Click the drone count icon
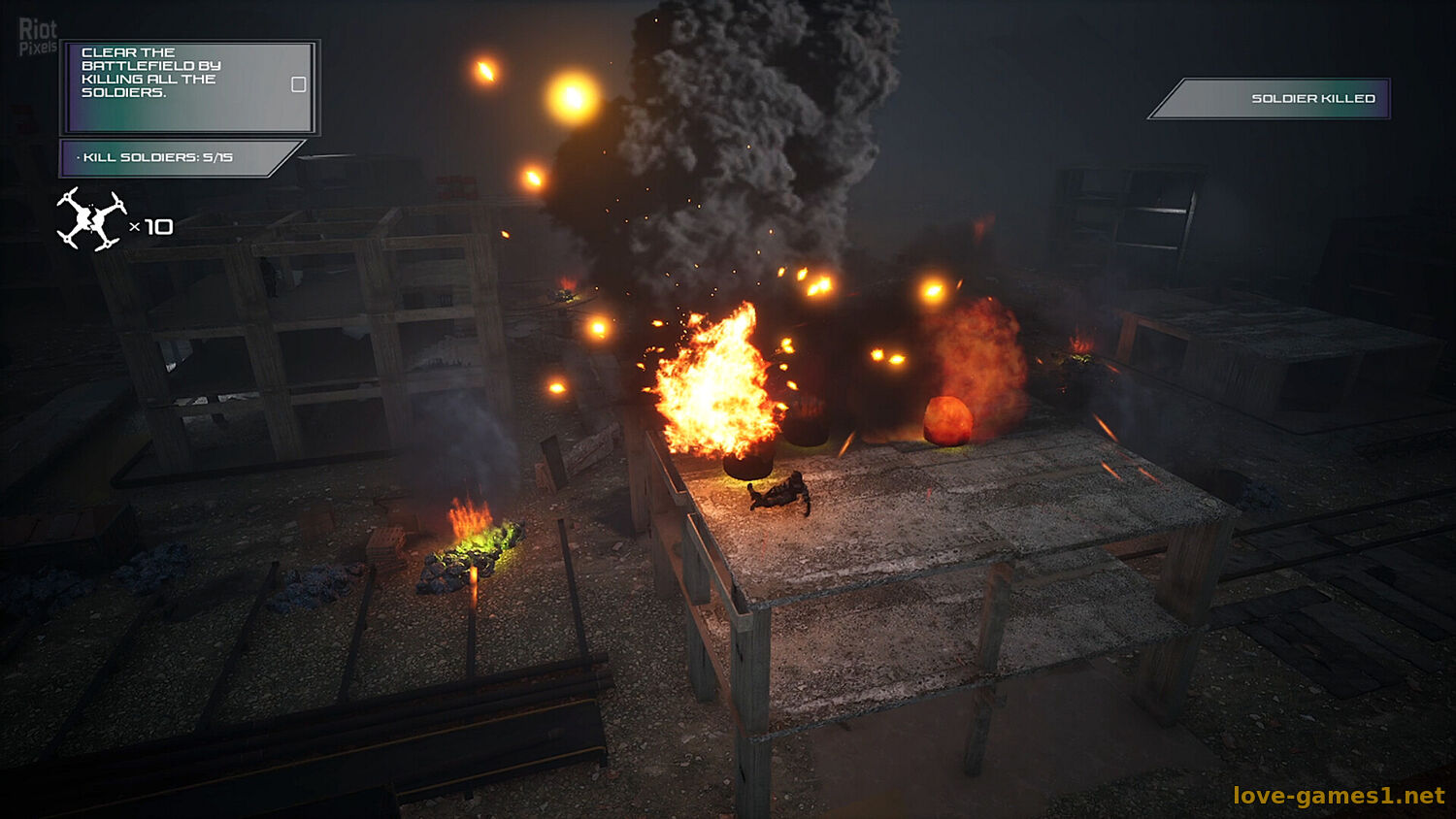 click(x=91, y=219)
